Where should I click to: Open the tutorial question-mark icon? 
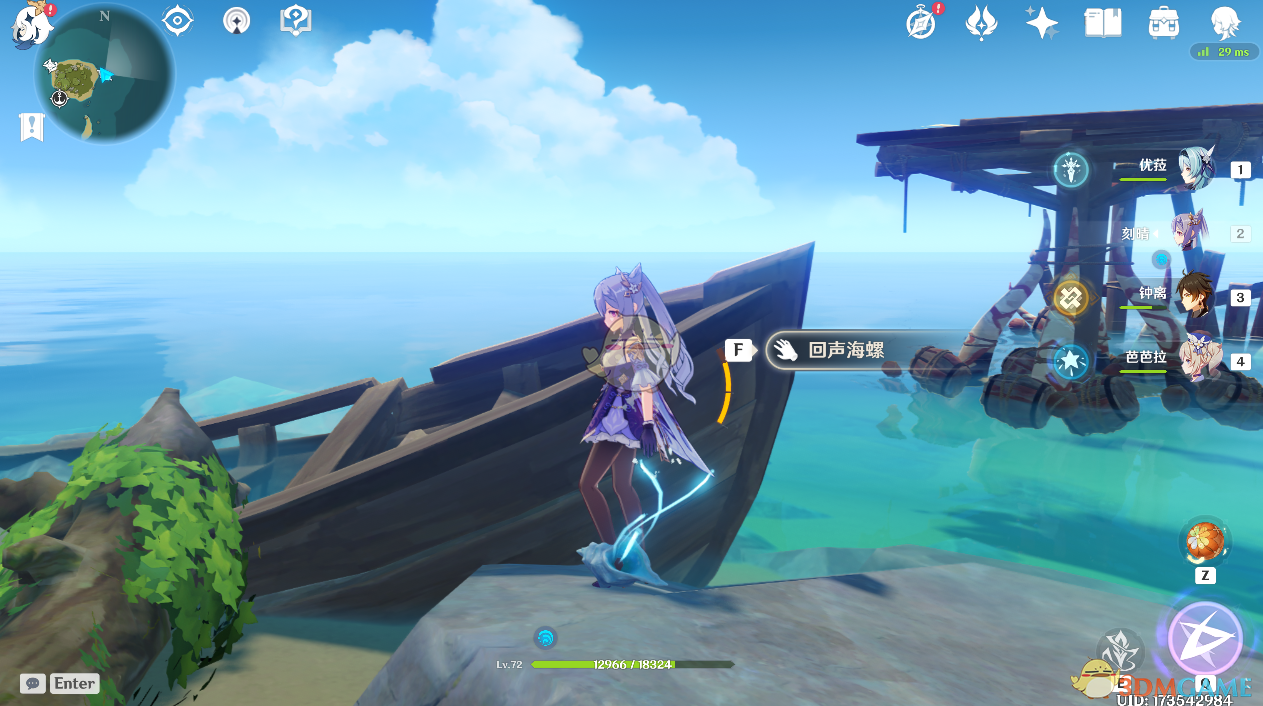(x=296, y=20)
